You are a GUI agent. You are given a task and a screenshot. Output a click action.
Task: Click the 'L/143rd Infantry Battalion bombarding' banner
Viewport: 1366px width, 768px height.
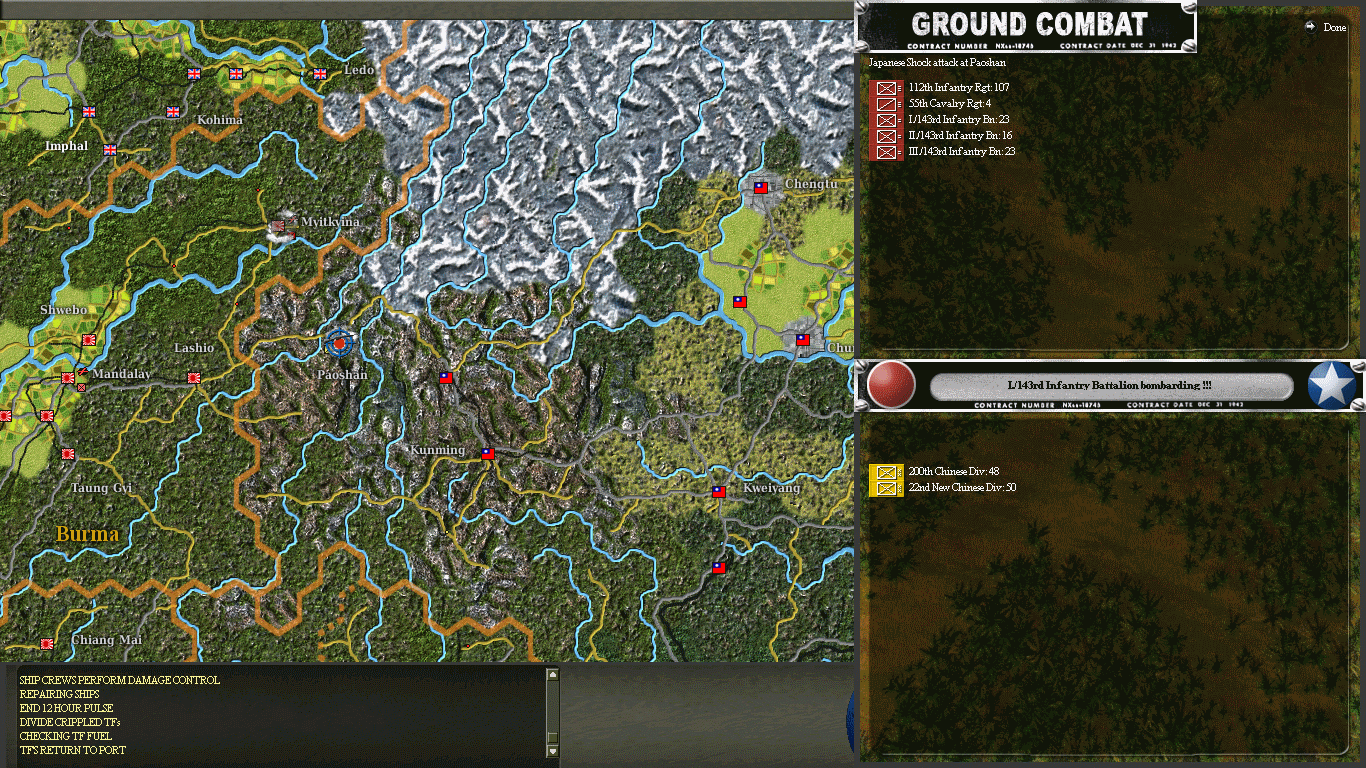(x=1110, y=387)
